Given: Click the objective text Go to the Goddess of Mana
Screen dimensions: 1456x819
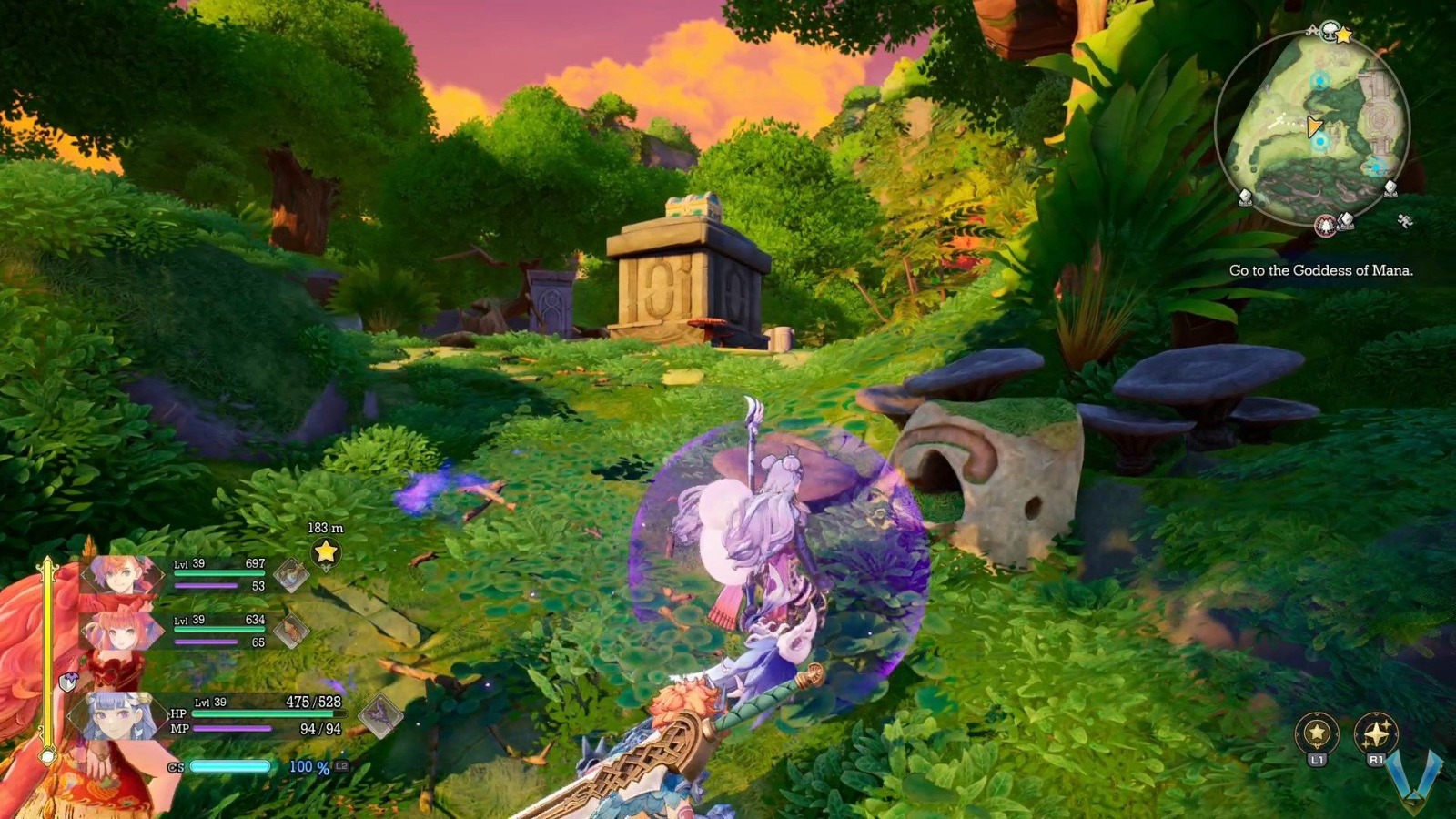Looking at the screenshot, I should pos(1321,269).
